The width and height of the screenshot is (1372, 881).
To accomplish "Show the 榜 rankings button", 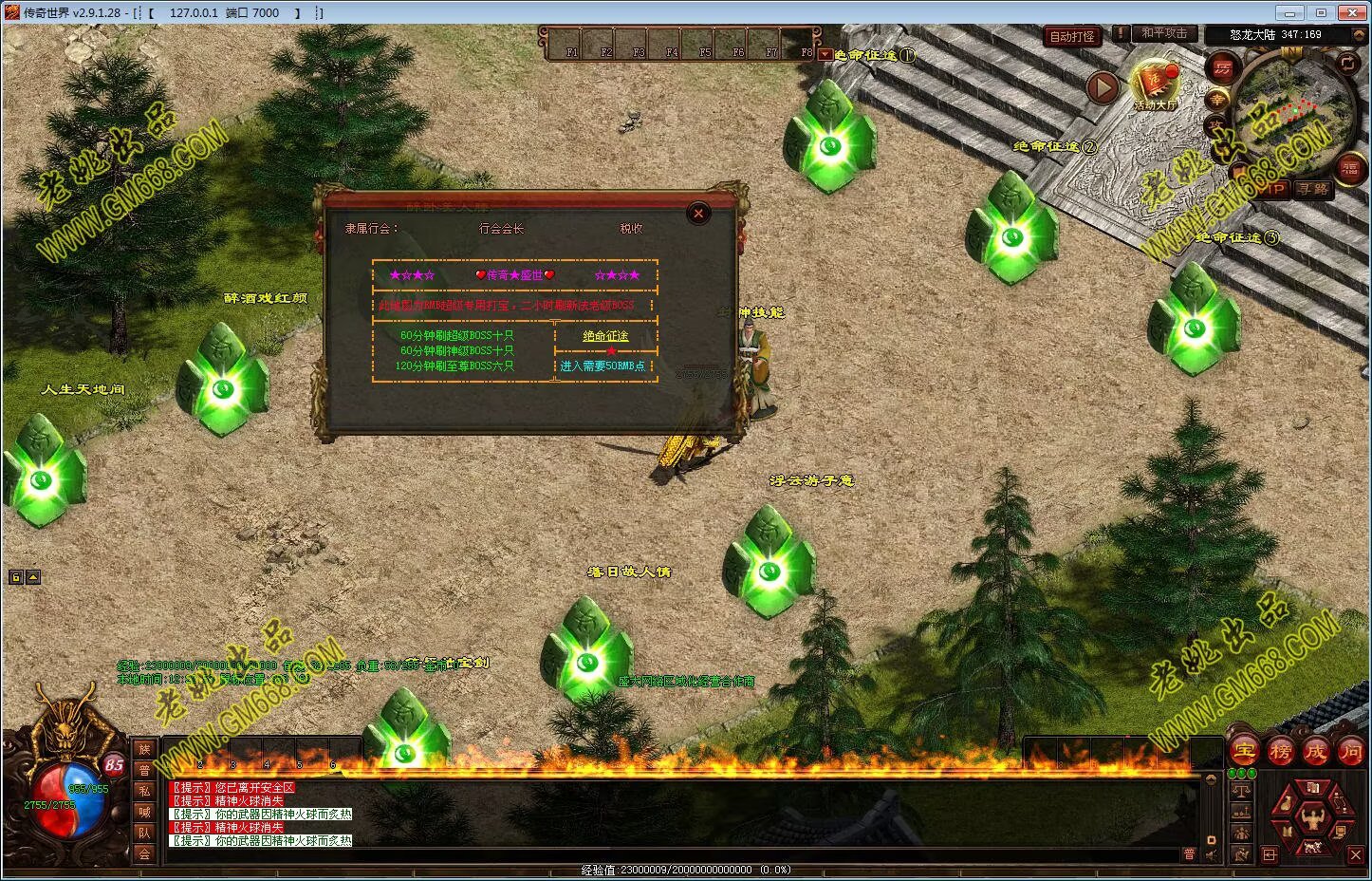I will [x=1280, y=752].
